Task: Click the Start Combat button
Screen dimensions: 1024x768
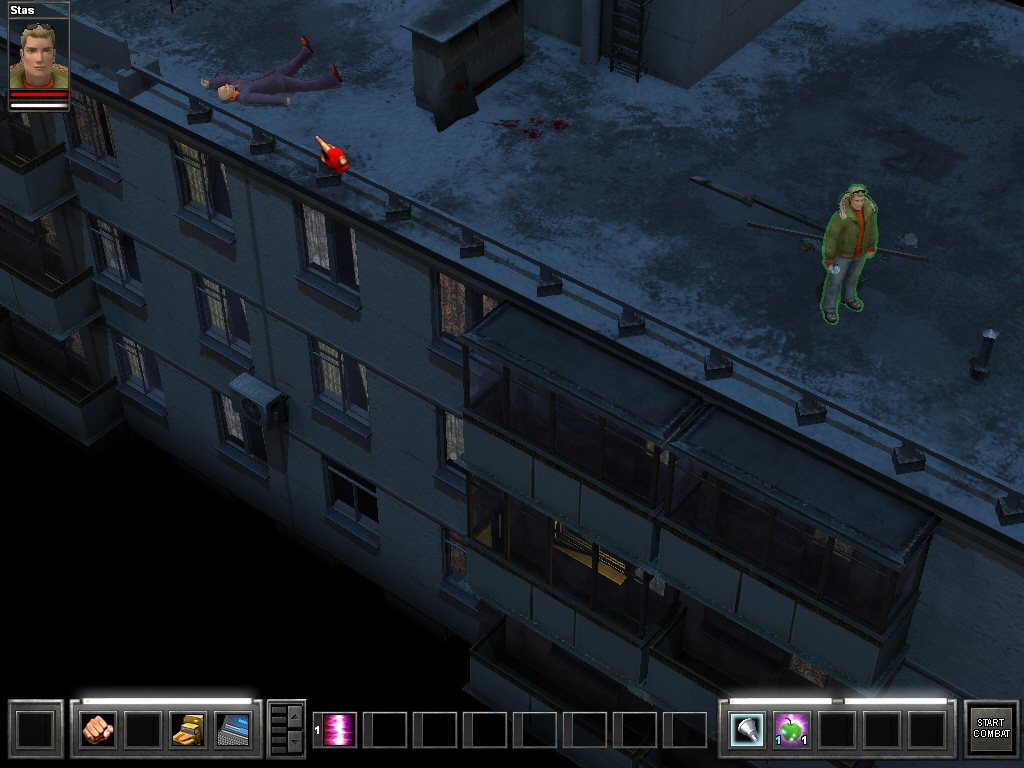Action: pos(990,728)
